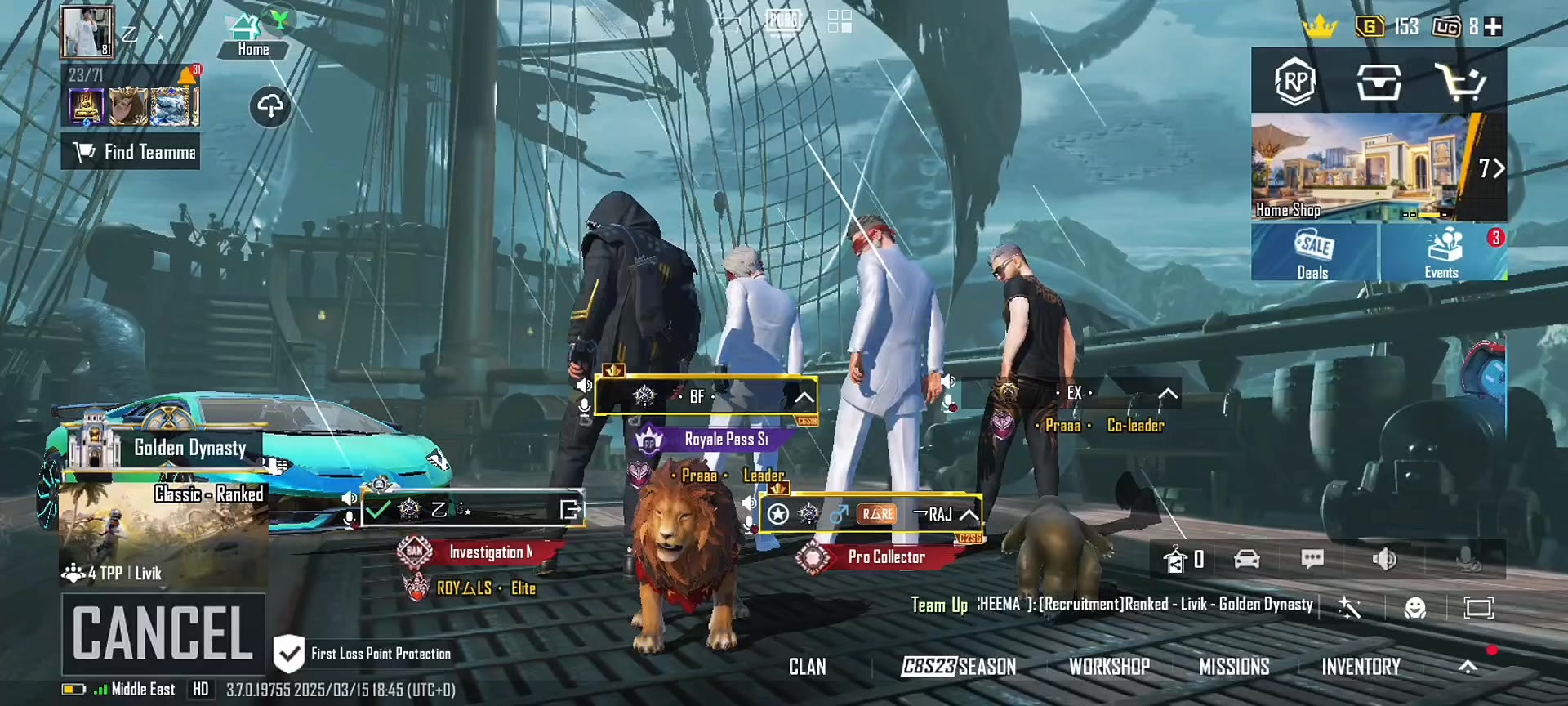Toggle First Loss Point Protection checkbox
Viewport: 1568px width, 706px height.
(288, 654)
